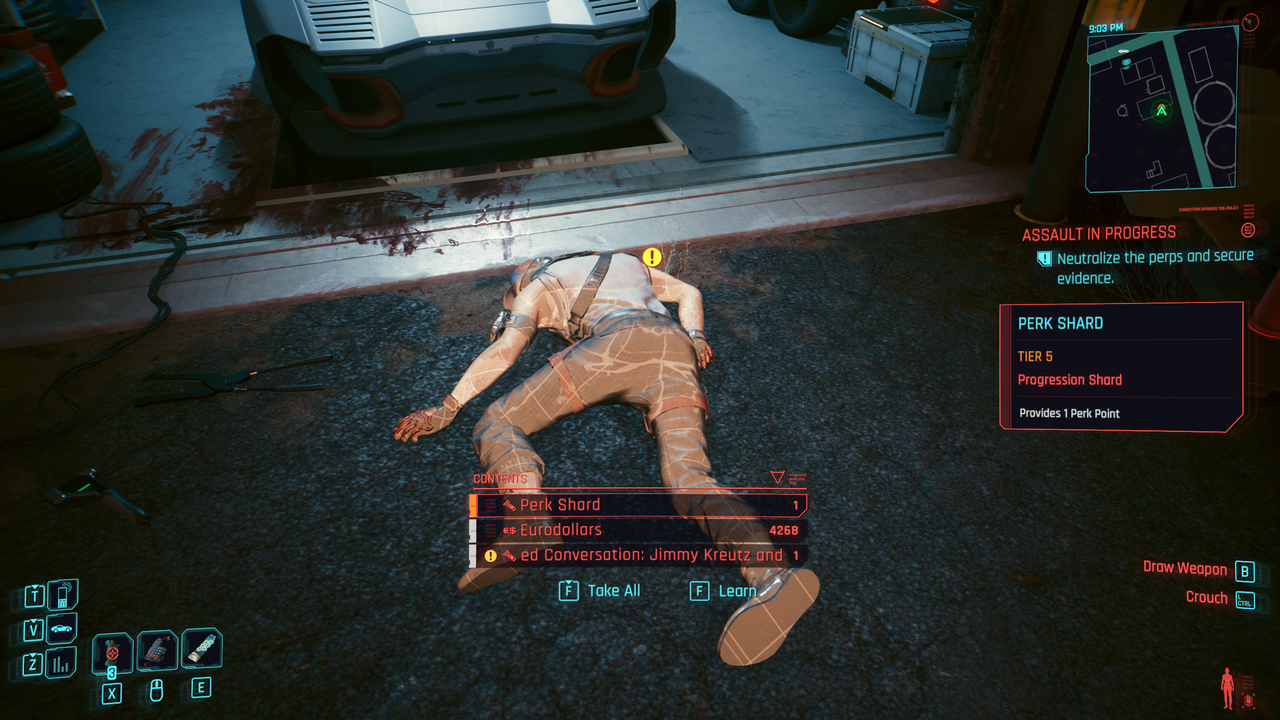Screen dimensions: 1280x720
Task: Choose the Conversation: Jimmy Kreutz shard row
Action: [x=638, y=555]
